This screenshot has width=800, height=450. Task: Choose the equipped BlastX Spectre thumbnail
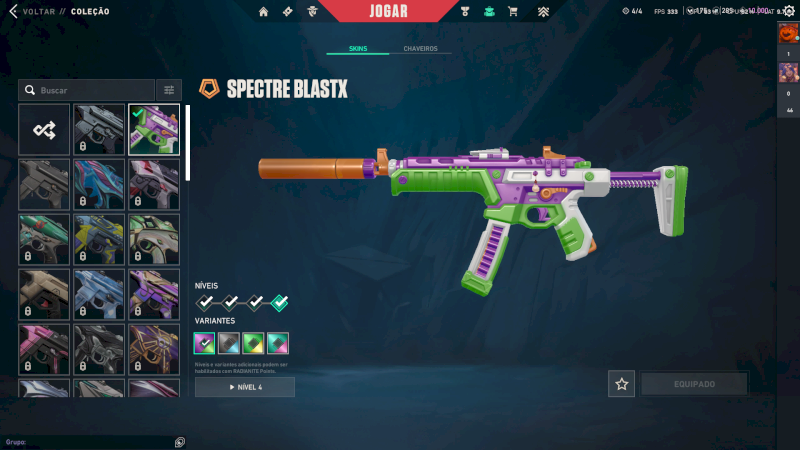click(x=154, y=130)
